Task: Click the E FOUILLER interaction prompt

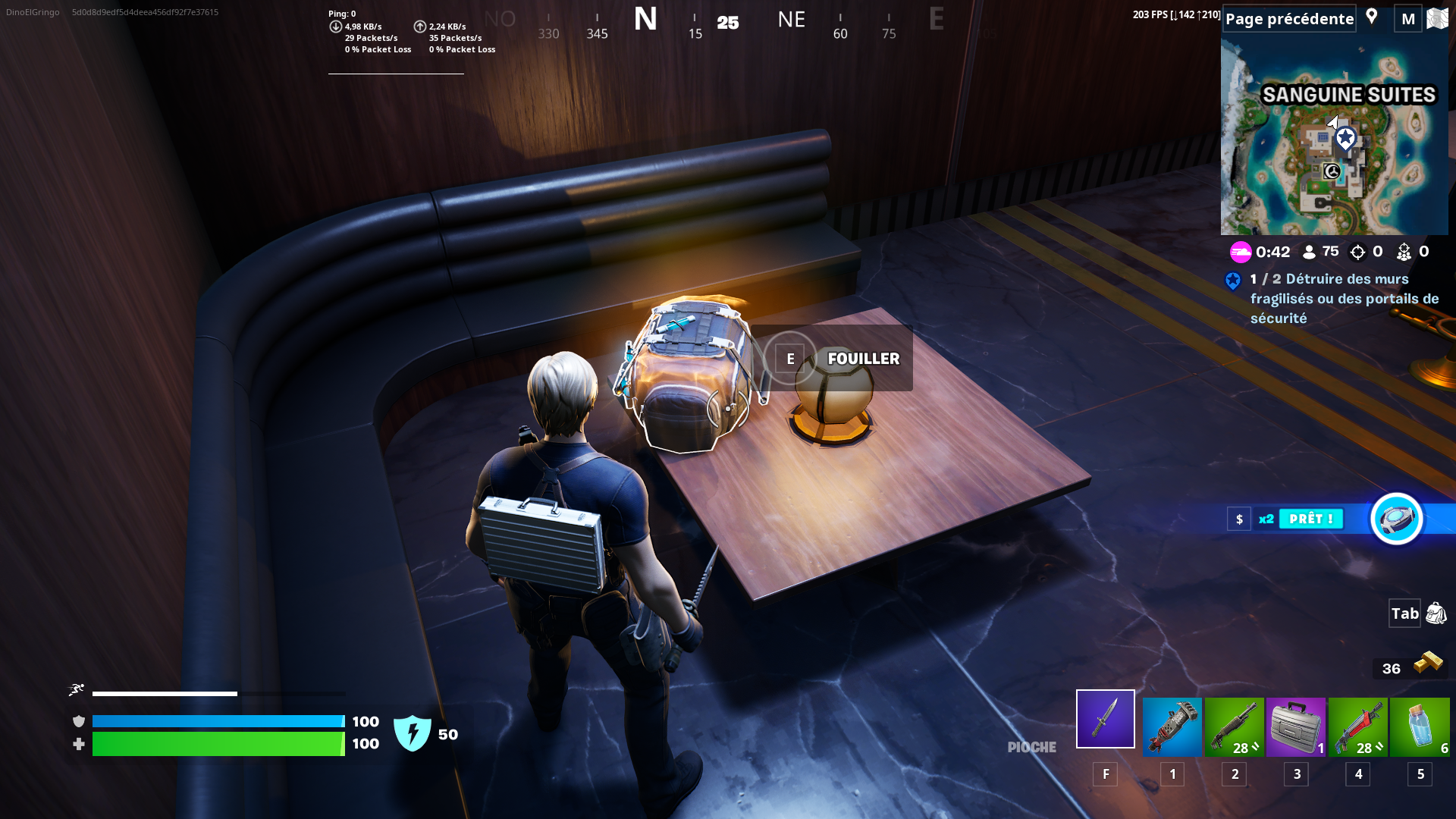Action: tap(842, 358)
